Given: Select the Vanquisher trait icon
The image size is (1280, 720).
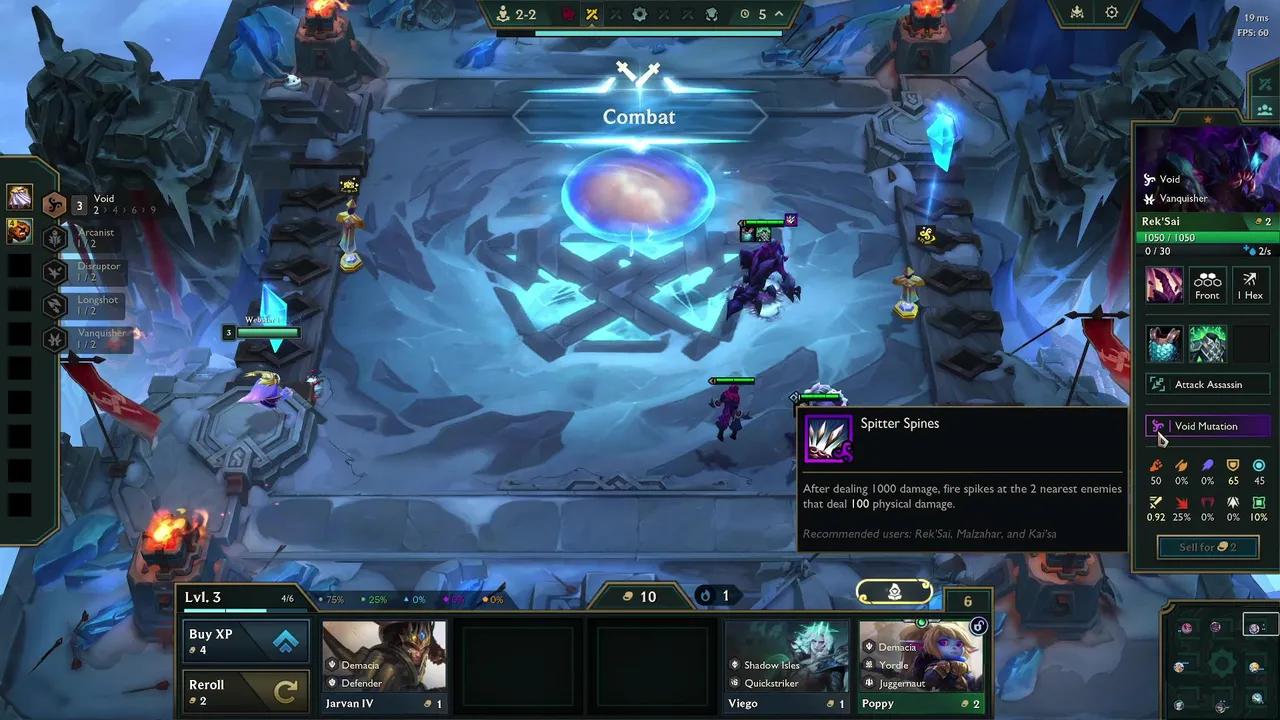Looking at the screenshot, I should 54,338.
